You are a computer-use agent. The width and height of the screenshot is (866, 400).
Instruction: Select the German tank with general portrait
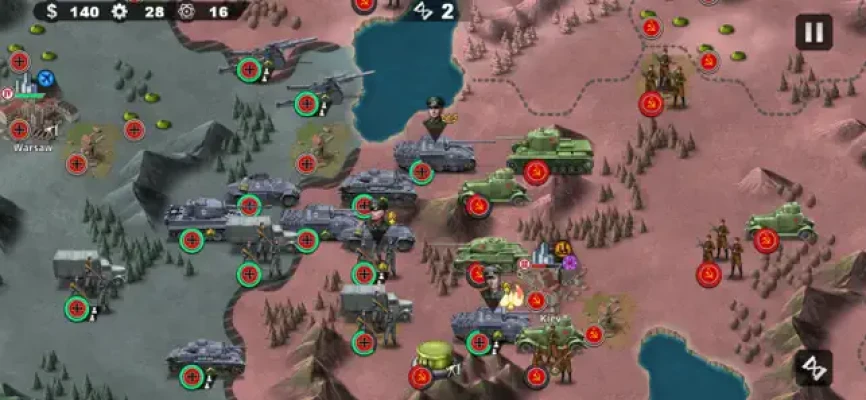click(433, 150)
